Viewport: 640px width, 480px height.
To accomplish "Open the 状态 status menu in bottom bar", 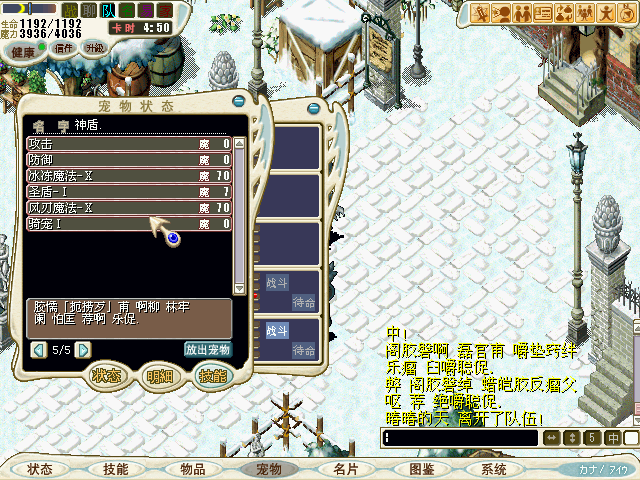I will tap(40, 469).
